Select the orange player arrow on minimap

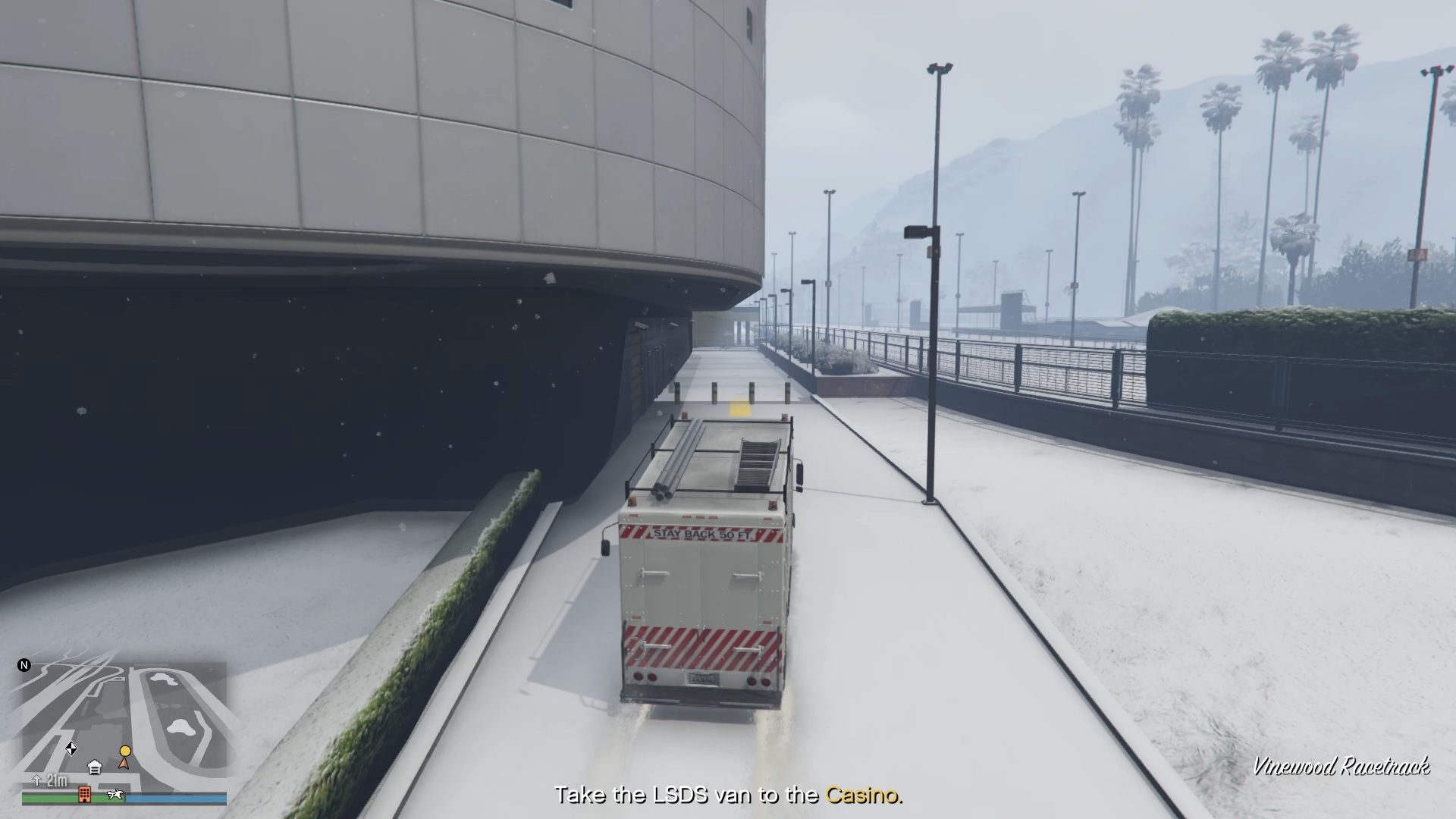pyautogui.click(x=124, y=764)
